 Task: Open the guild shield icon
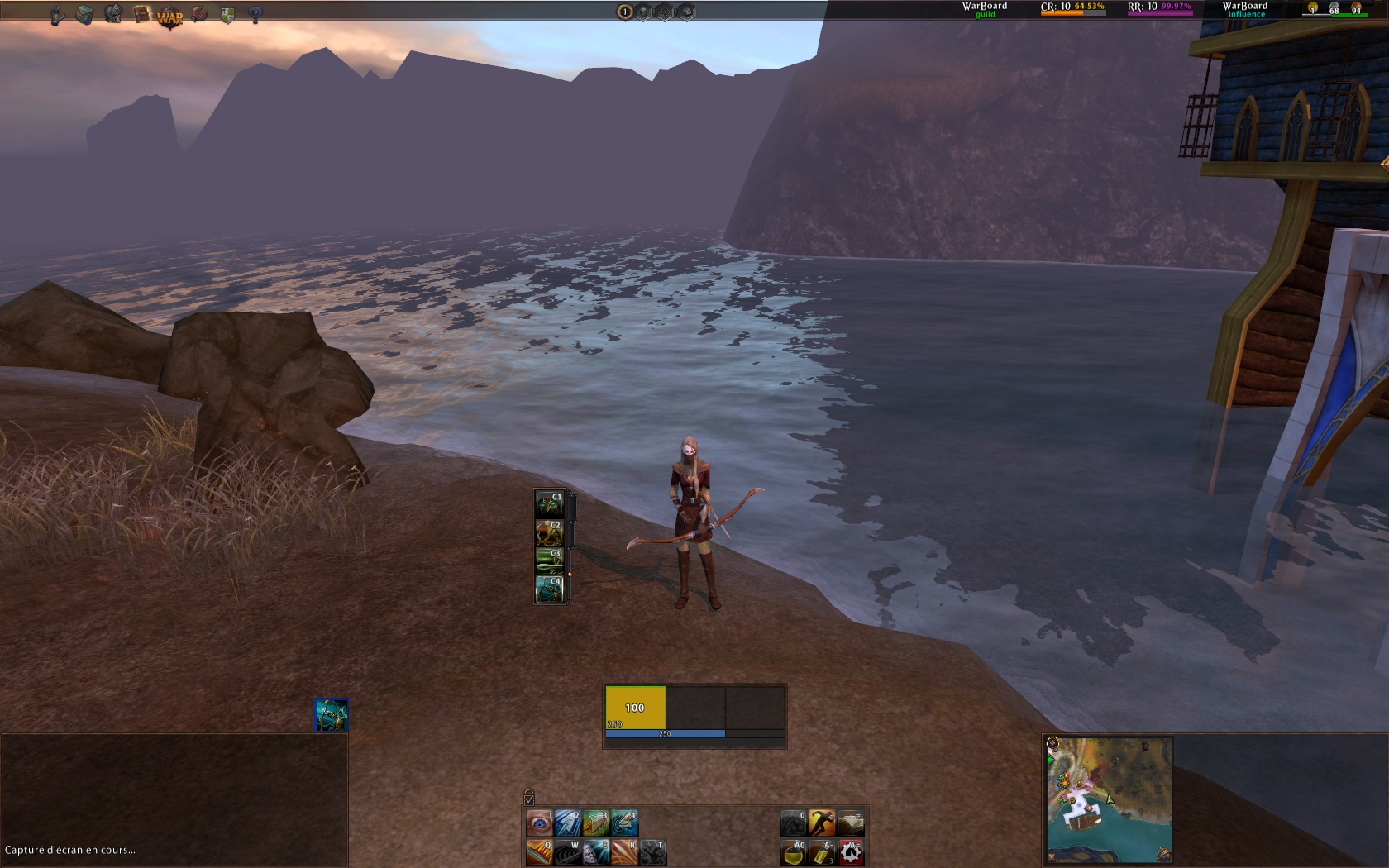pyautogui.click(x=227, y=15)
